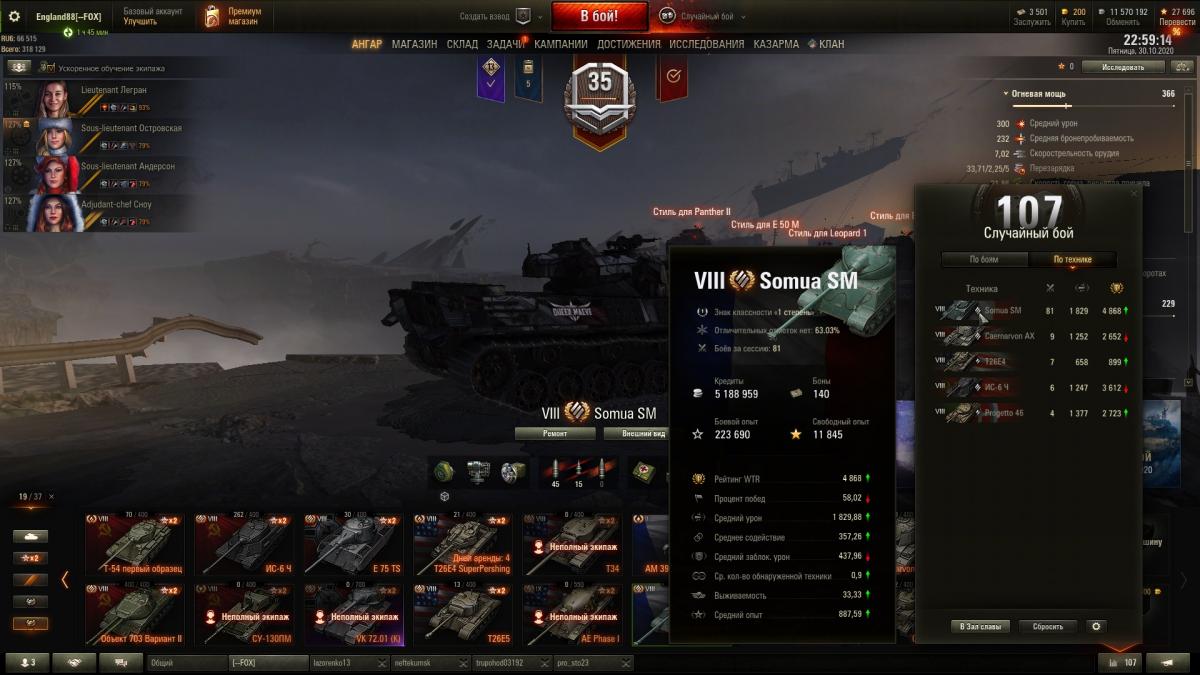
Task: Select the E 75 TS tank card
Action: coord(354,545)
